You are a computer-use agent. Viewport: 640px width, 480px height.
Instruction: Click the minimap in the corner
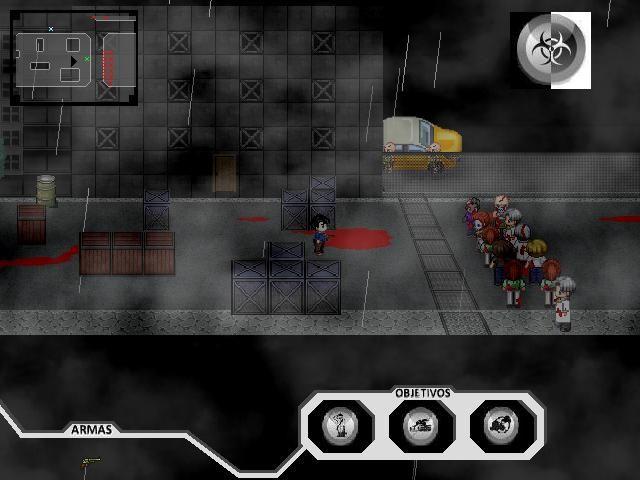74,58
